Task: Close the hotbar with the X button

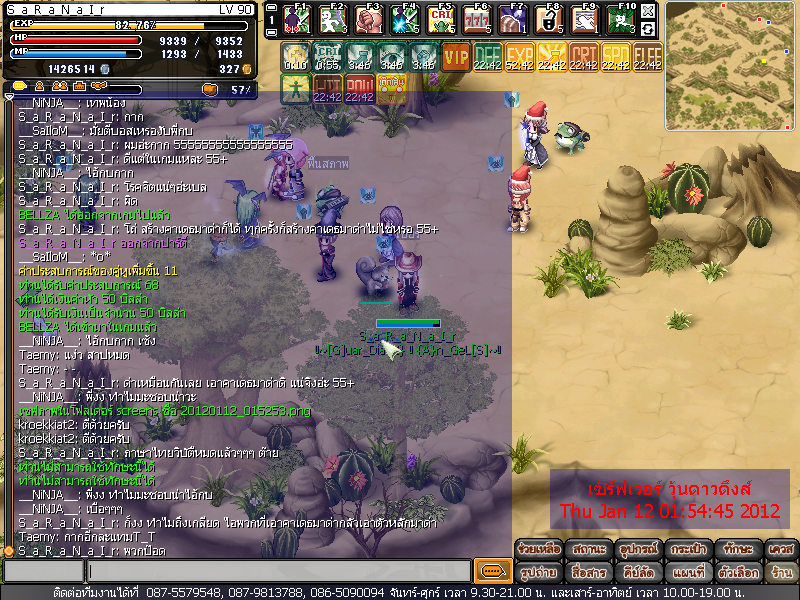Action: (x=648, y=10)
